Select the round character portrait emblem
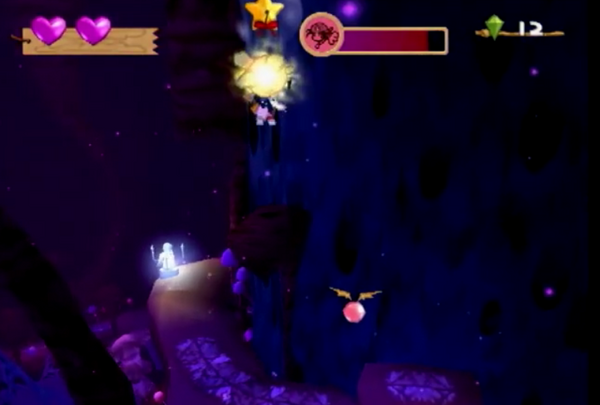 pos(321,35)
